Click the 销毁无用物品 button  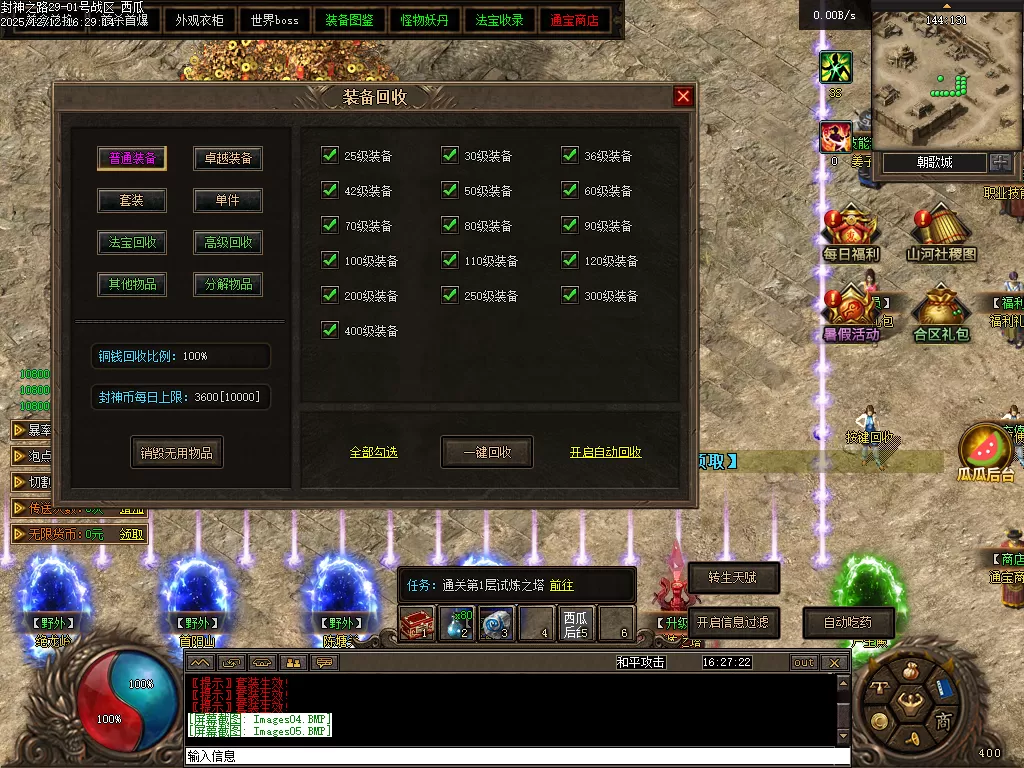177,452
